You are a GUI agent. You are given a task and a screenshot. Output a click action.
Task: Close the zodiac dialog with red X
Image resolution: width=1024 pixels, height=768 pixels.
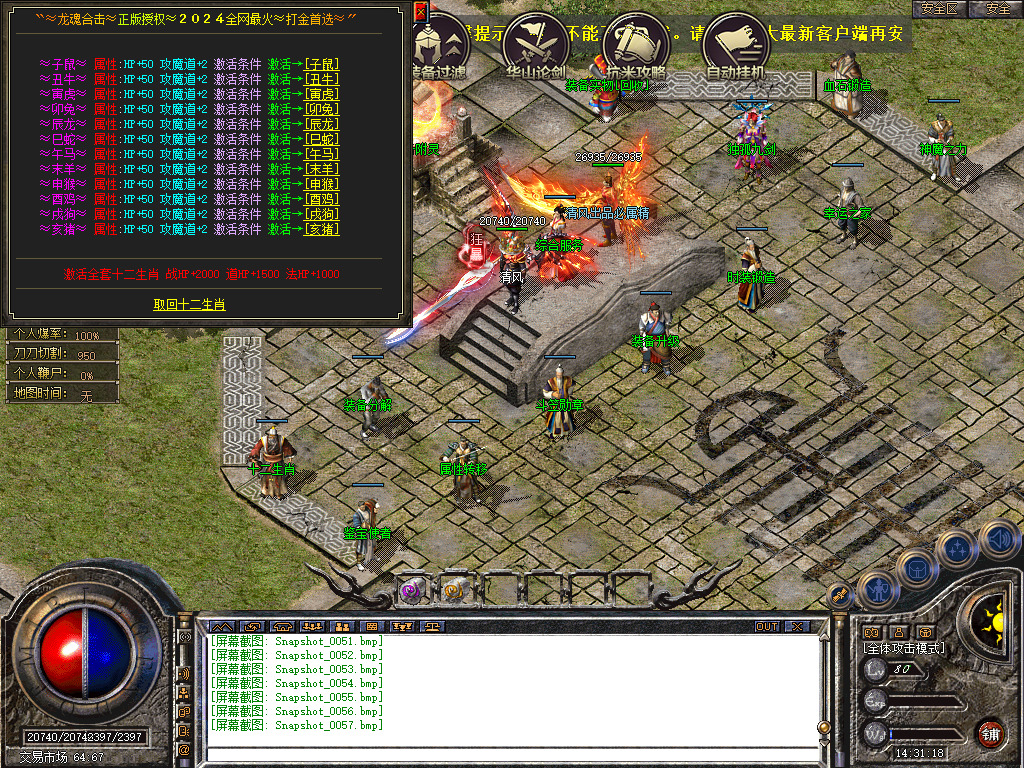pyautogui.click(x=420, y=12)
